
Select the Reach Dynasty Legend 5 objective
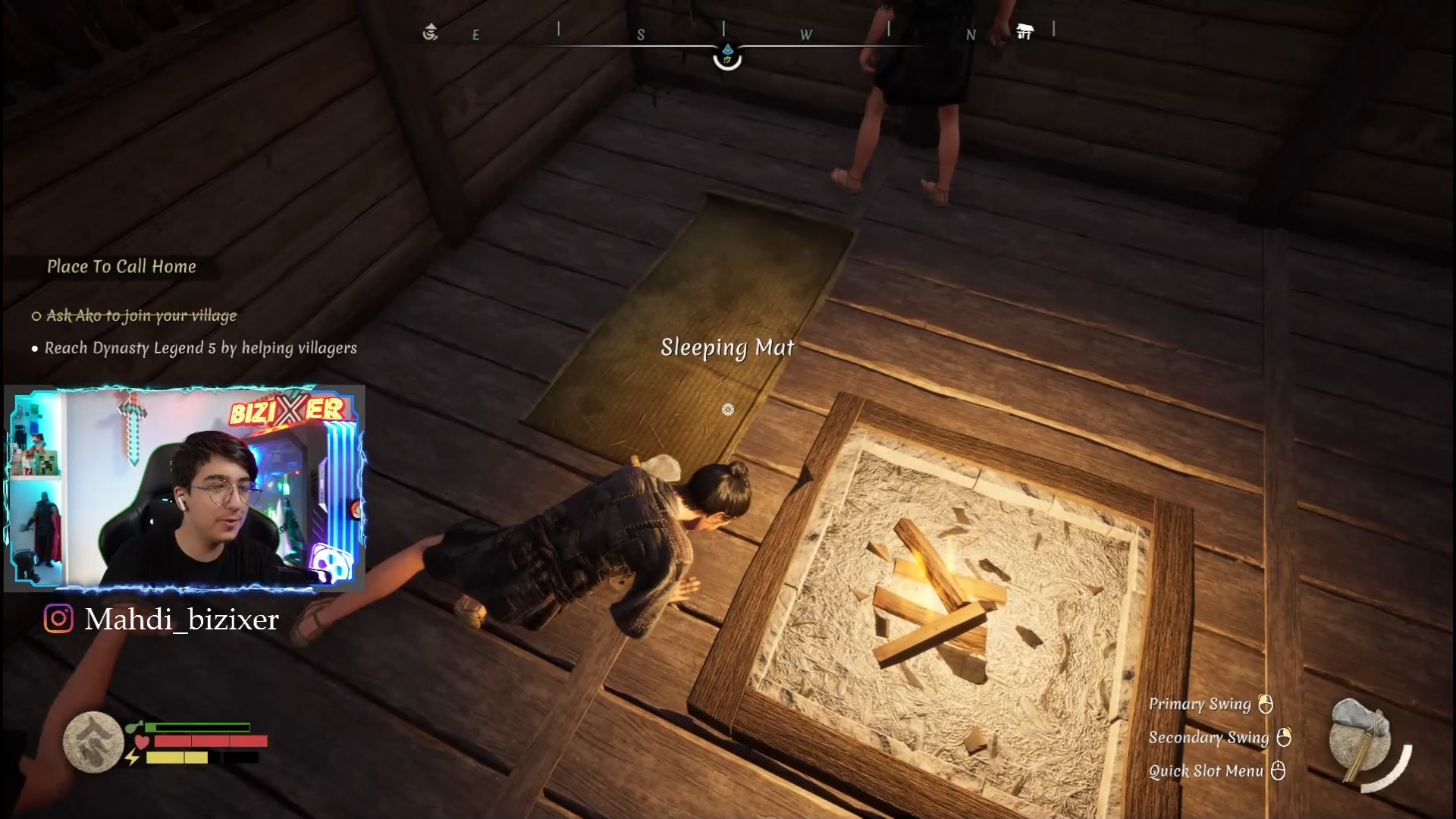coord(200,348)
